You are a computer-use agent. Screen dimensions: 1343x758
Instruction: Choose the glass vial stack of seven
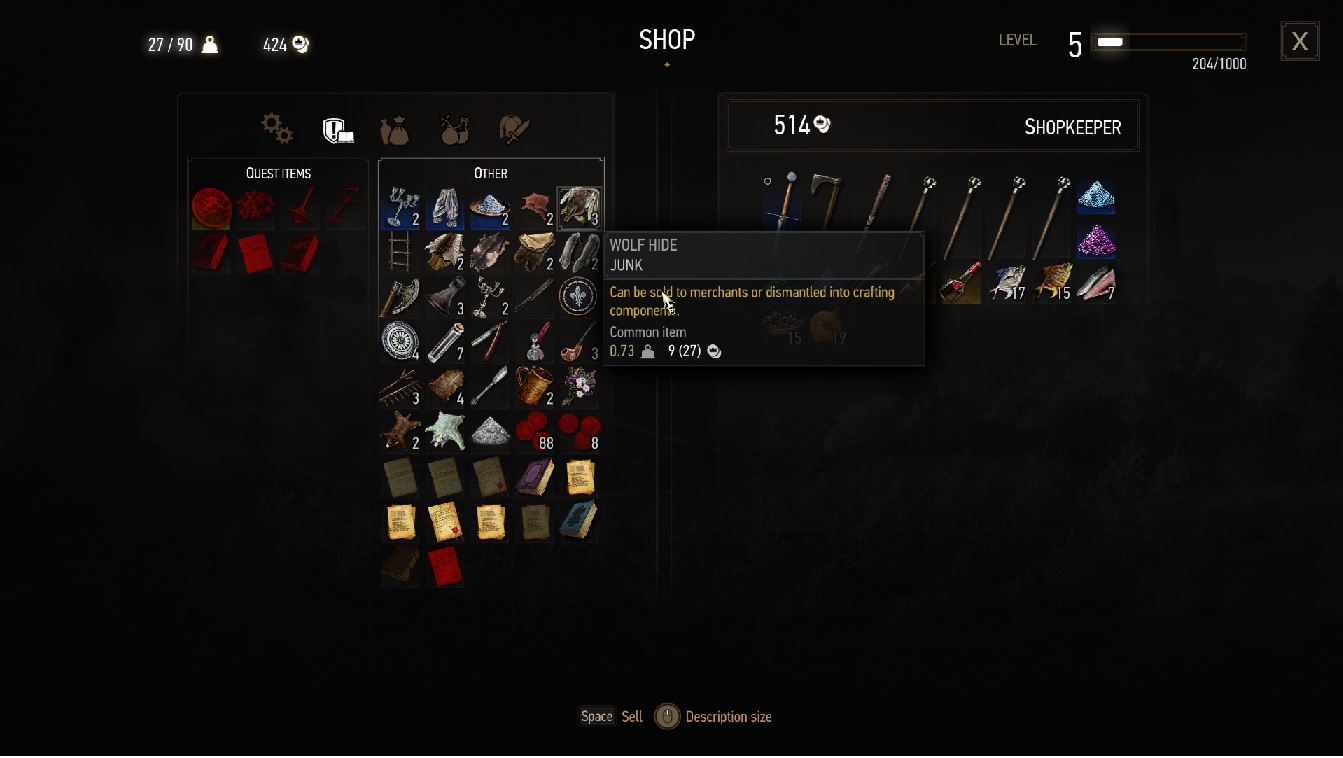click(x=445, y=342)
